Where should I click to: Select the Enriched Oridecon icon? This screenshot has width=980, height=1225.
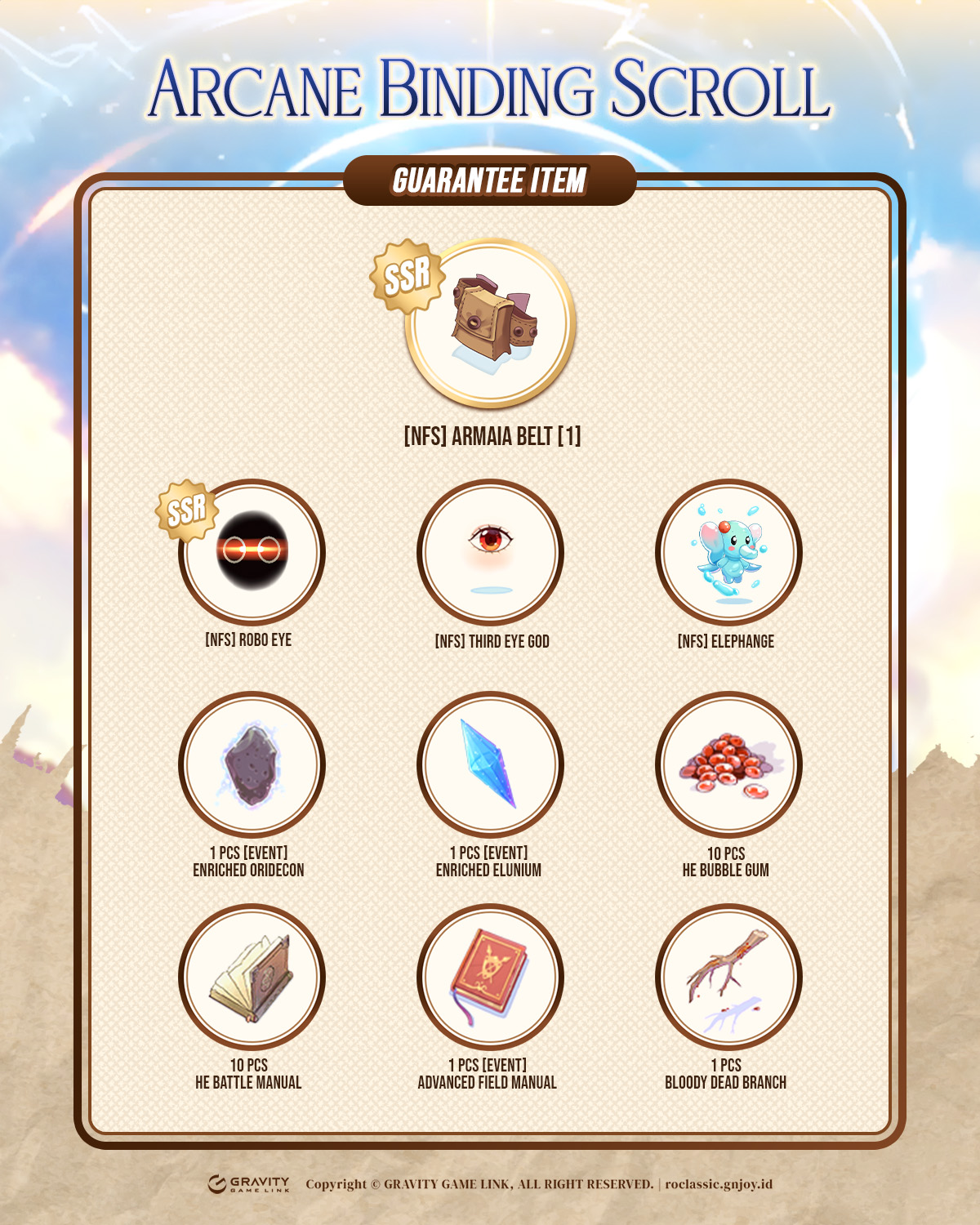tap(252, 765)
